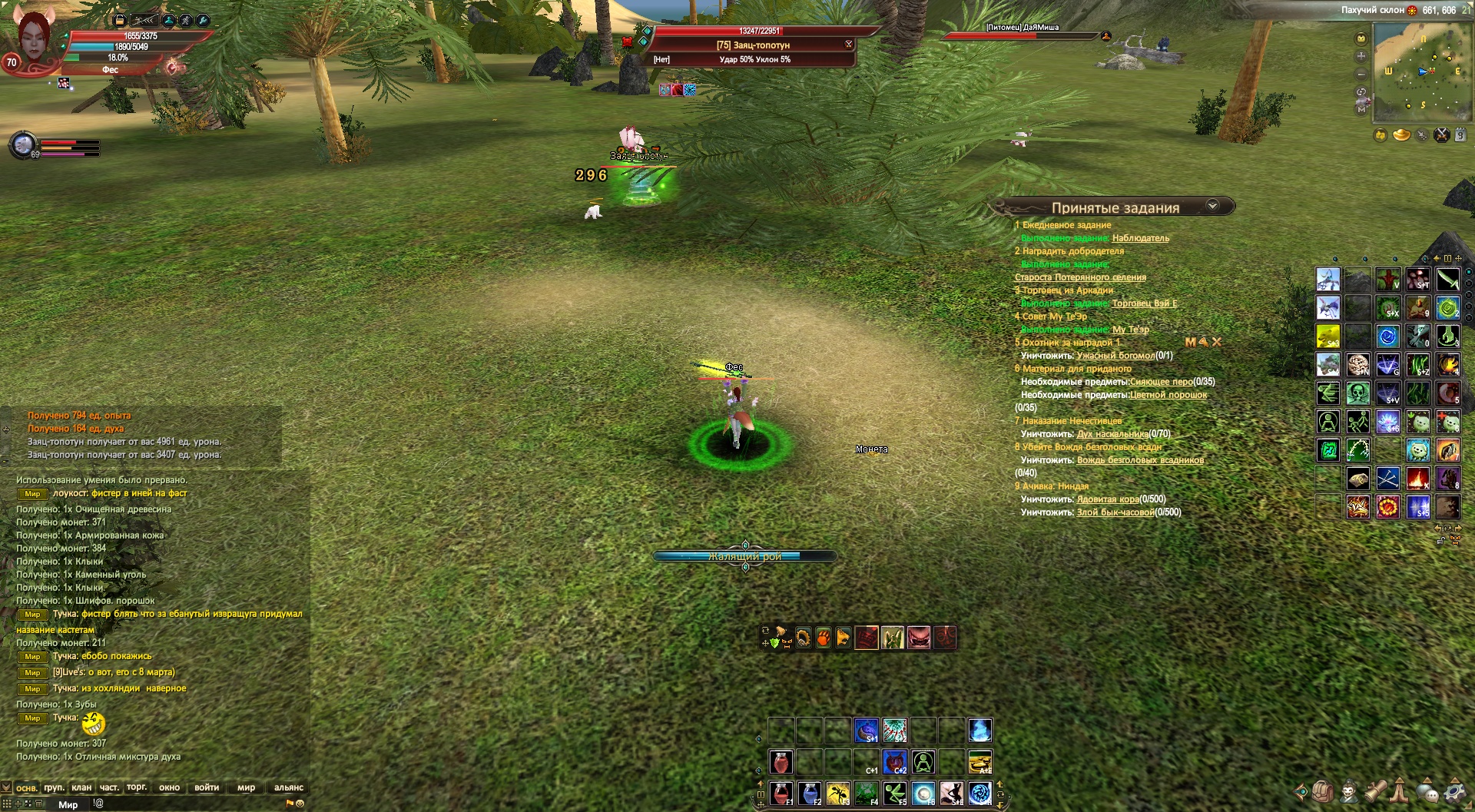Open the calendar icon below the minimap
1475x812 pixels.
pyautogui.click(x=1460, y=135)
